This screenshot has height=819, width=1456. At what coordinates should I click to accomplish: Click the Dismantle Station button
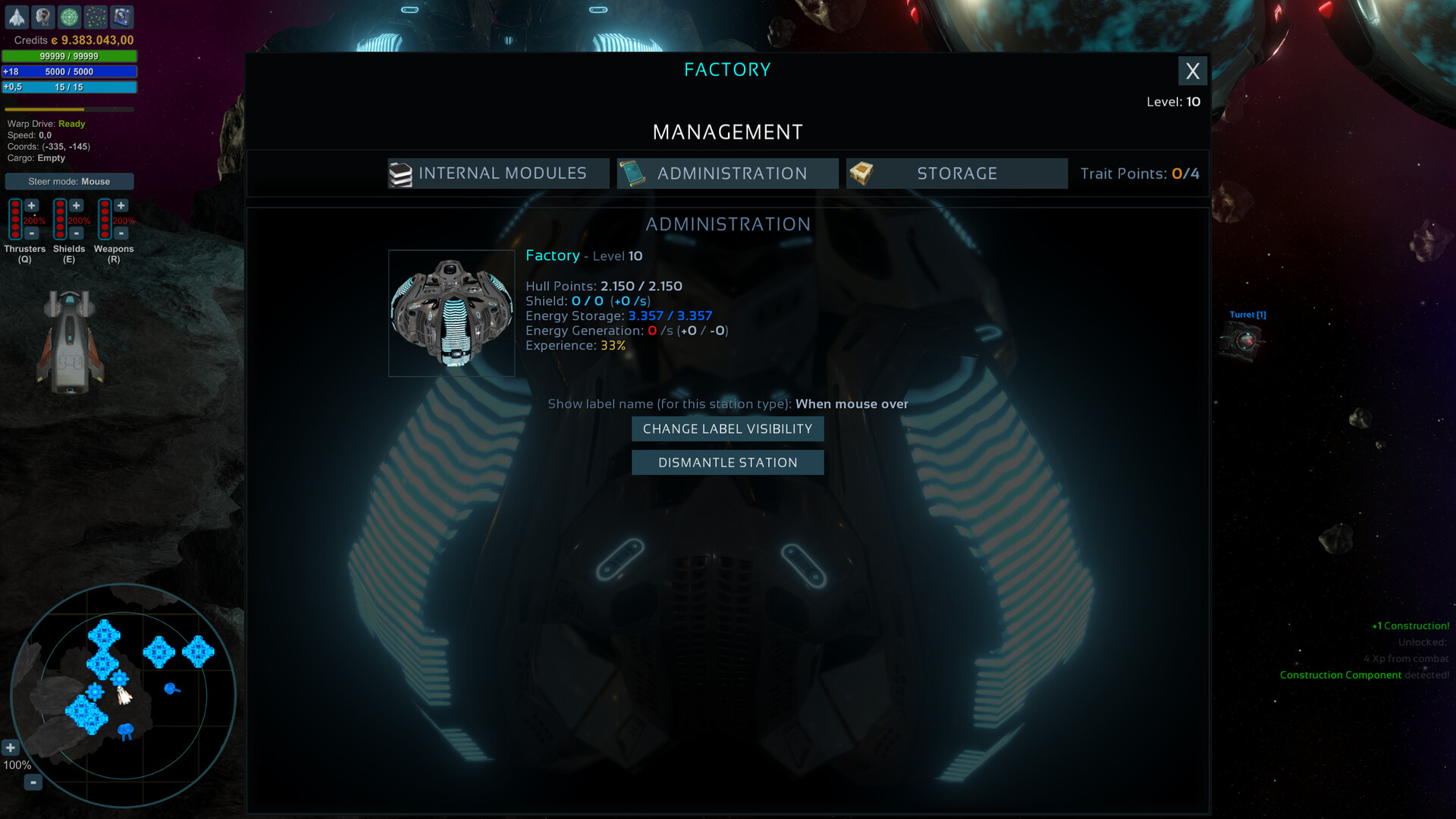pos(727,462)
